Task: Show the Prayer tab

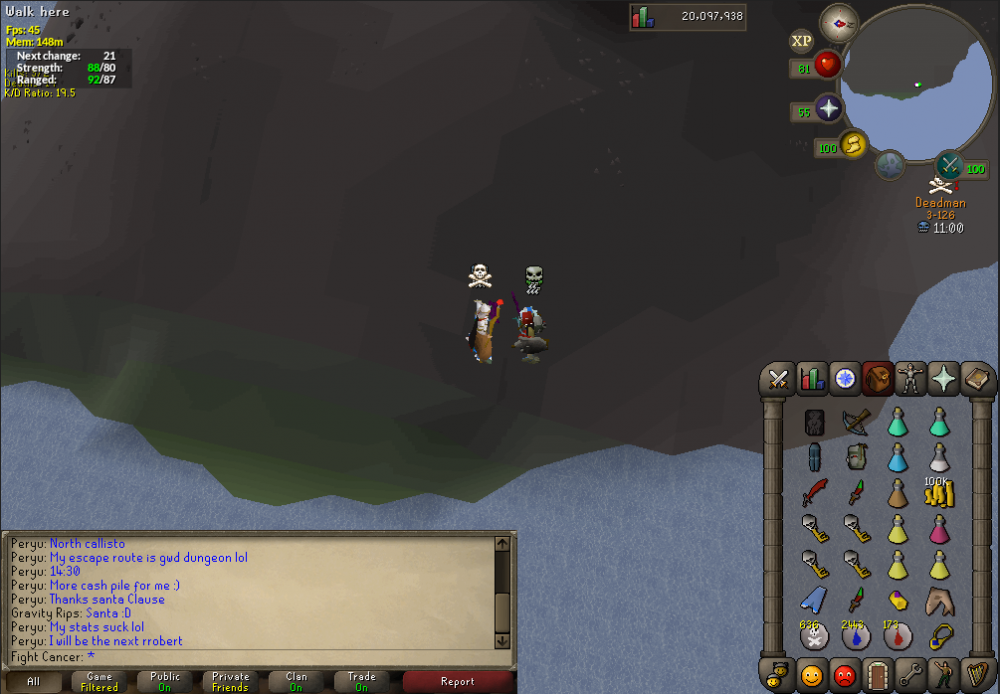Action: click(943, 379)
